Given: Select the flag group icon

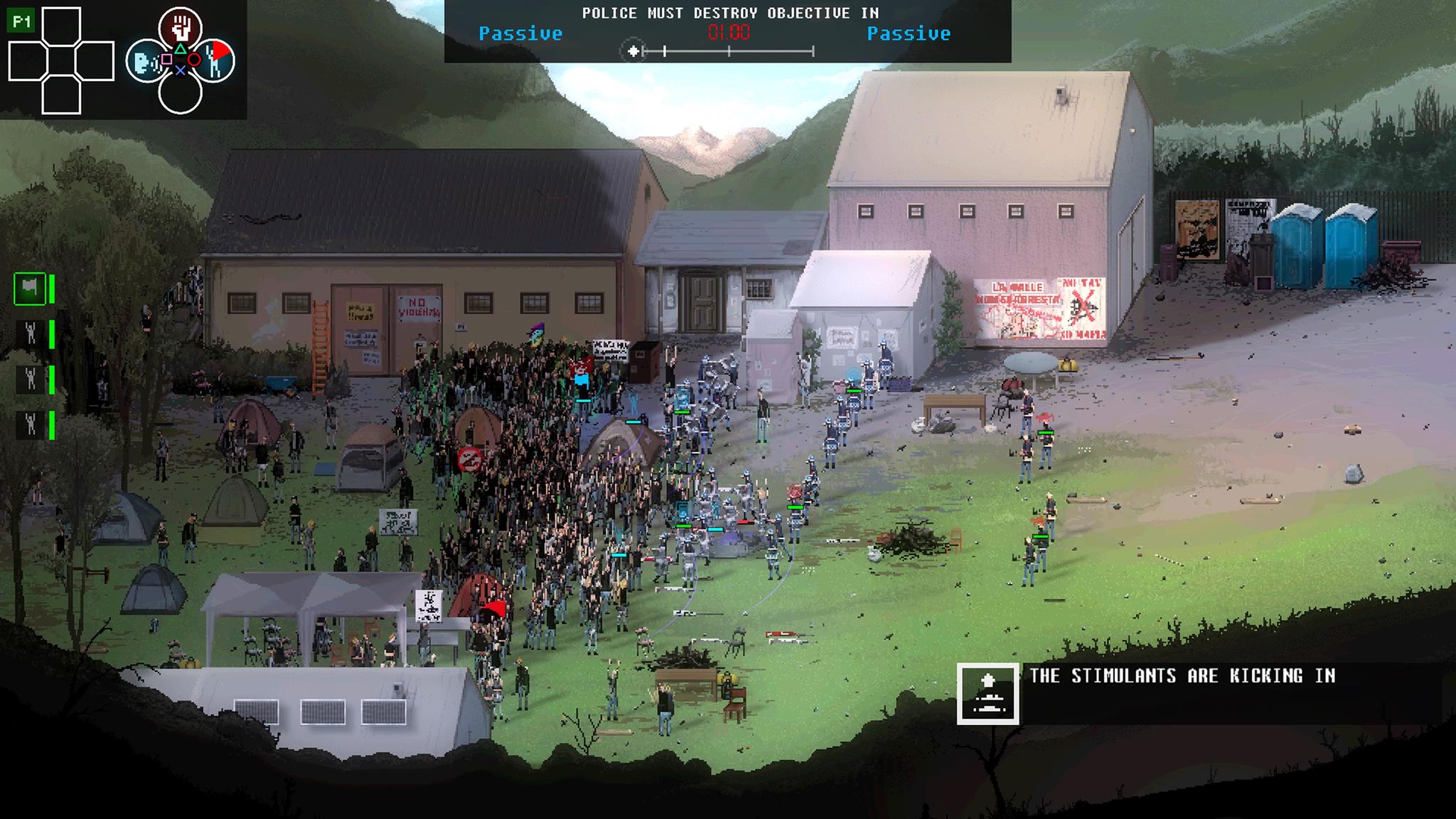Looking at the screenshot, I should pos(30,289).
